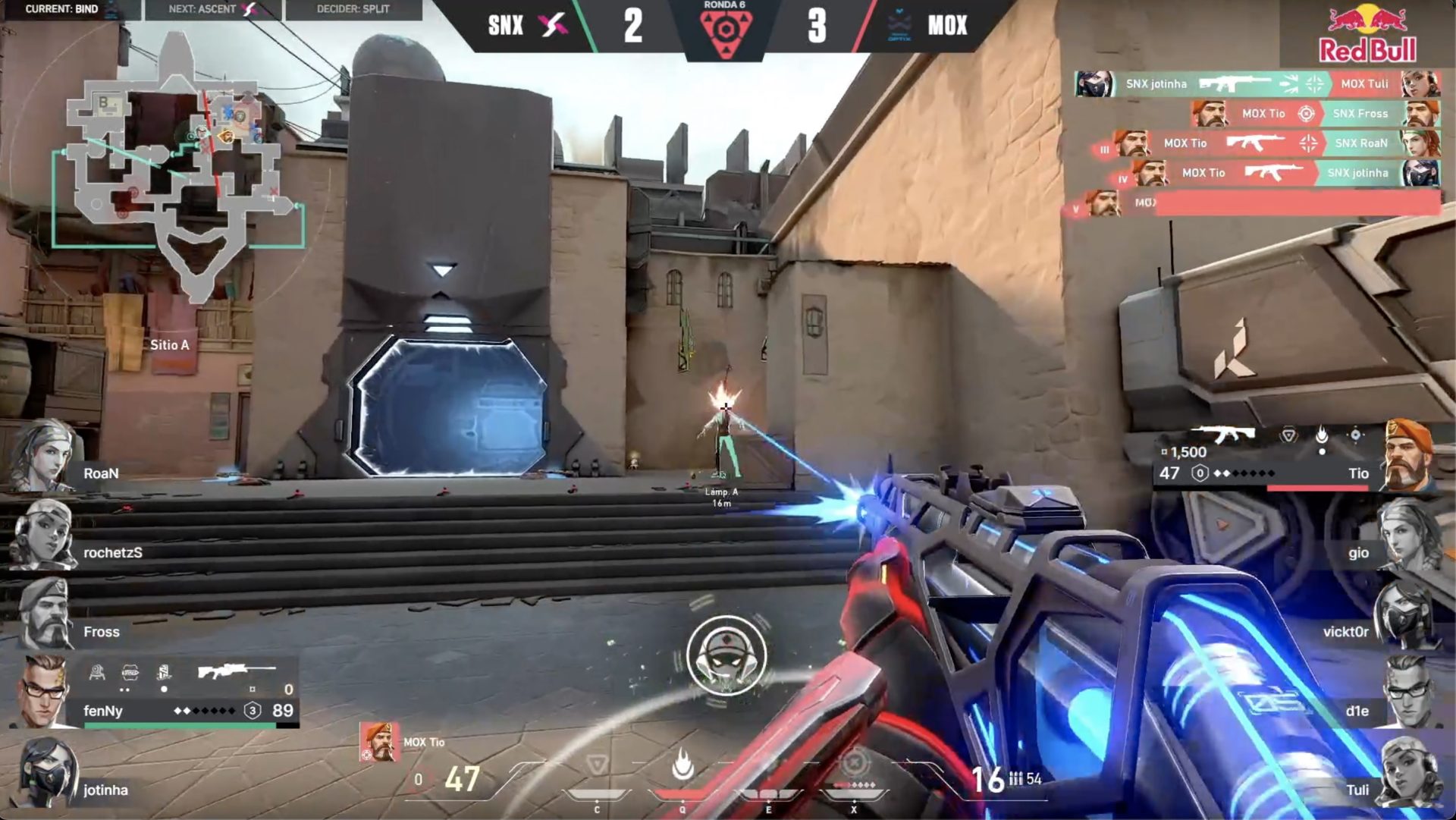Click the Red Bull sponsor logo
Screen dimensions: 1456x820
[1367, 34]
